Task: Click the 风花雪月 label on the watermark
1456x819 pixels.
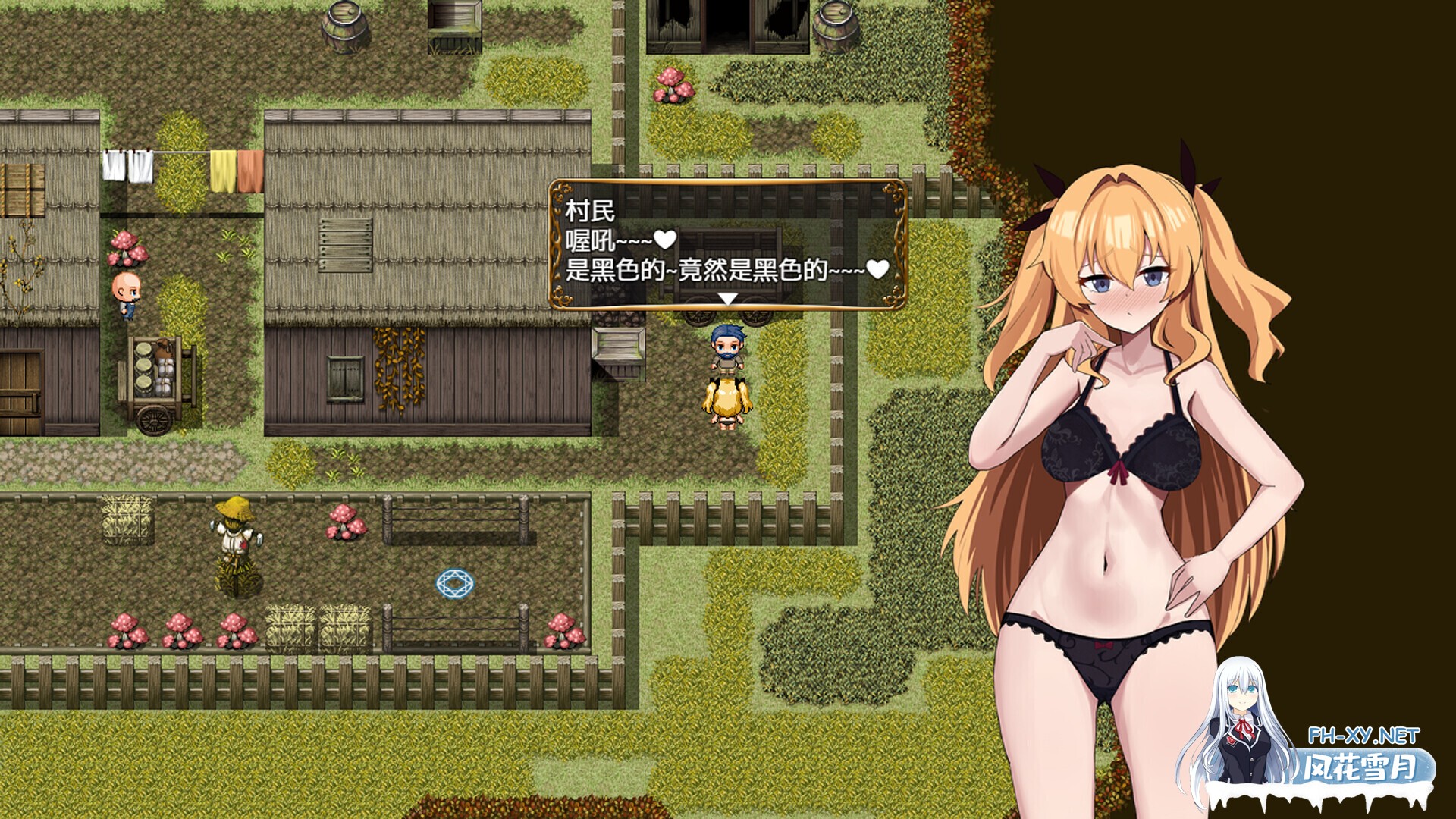Action: click(x=1358, y=767)
